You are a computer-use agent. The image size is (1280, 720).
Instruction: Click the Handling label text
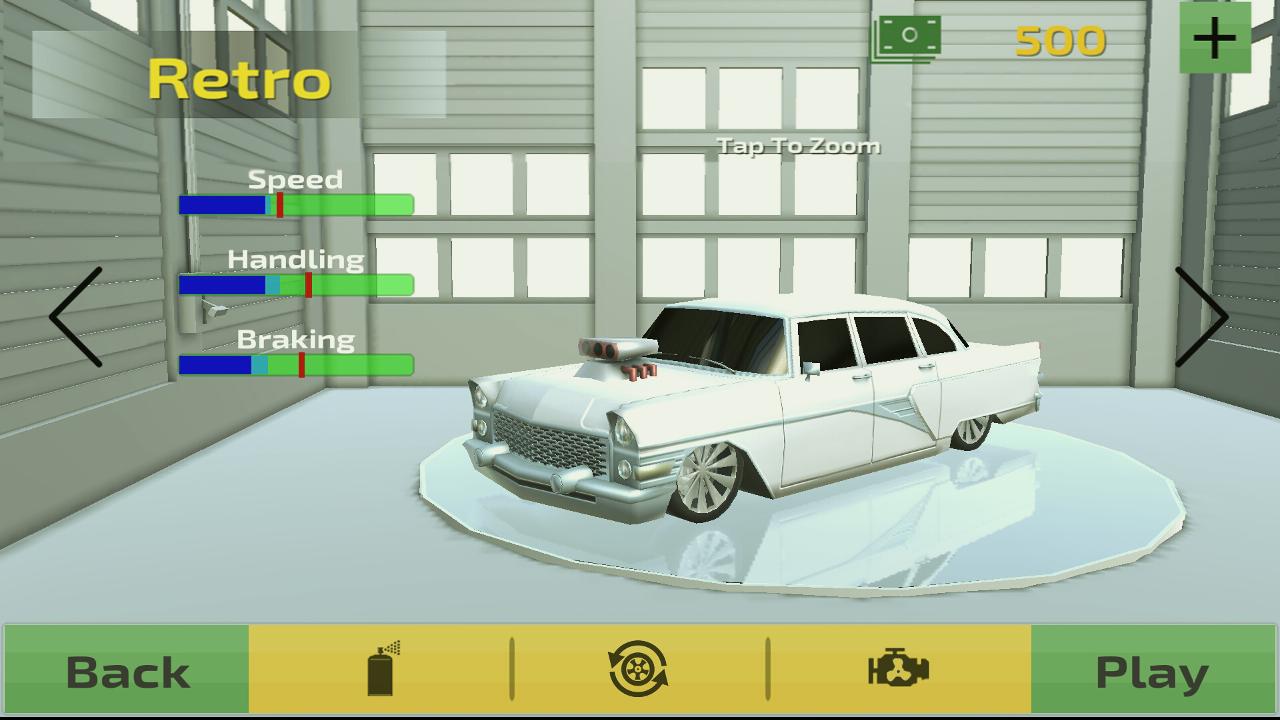(x=296, y=260)
